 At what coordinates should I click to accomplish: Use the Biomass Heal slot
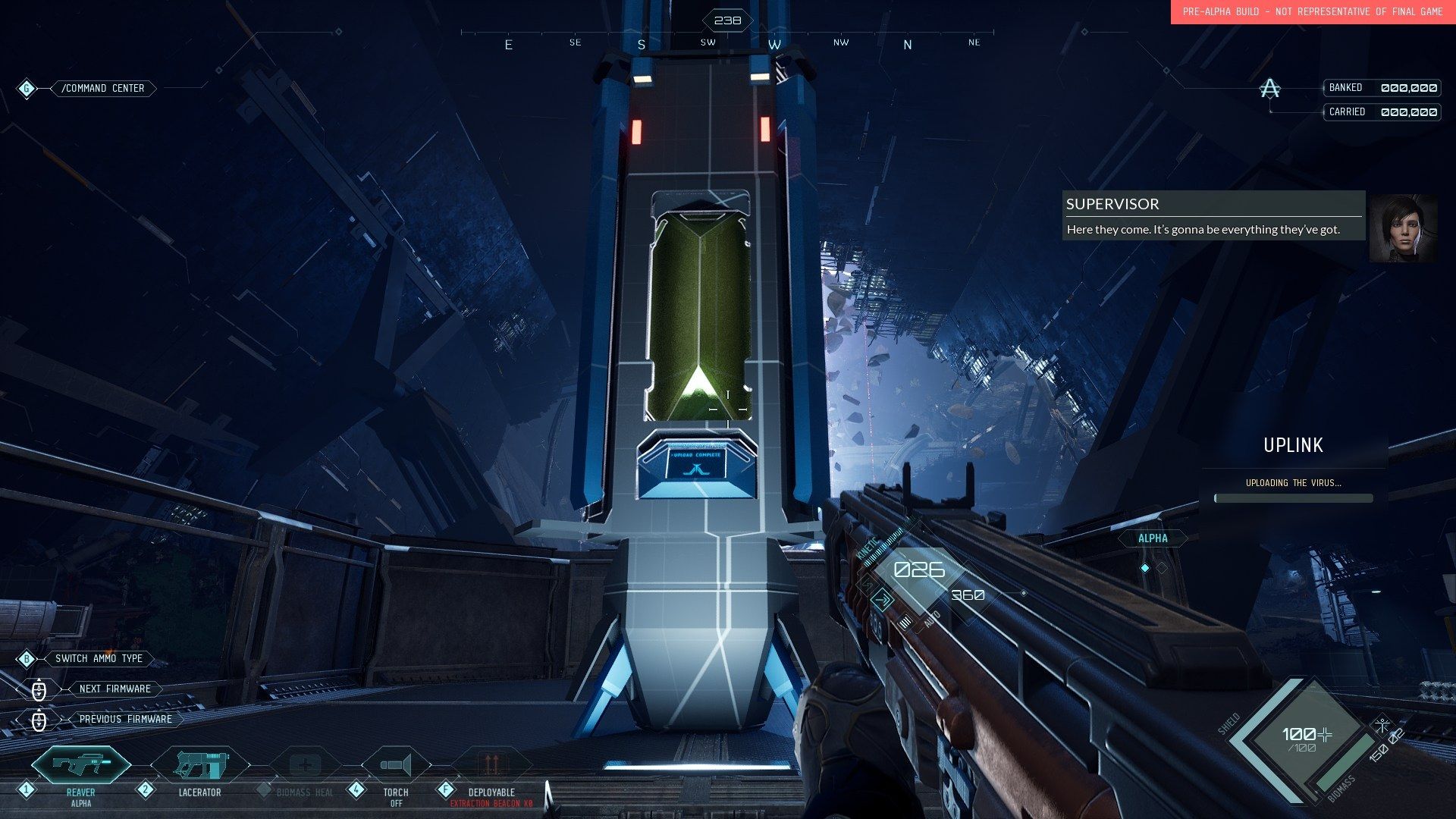tap(305, 766)
